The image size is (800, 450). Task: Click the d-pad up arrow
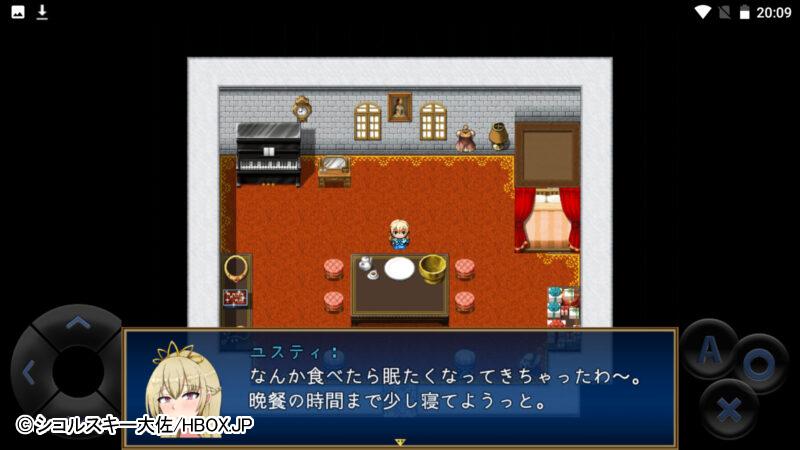tap(77, 323)
